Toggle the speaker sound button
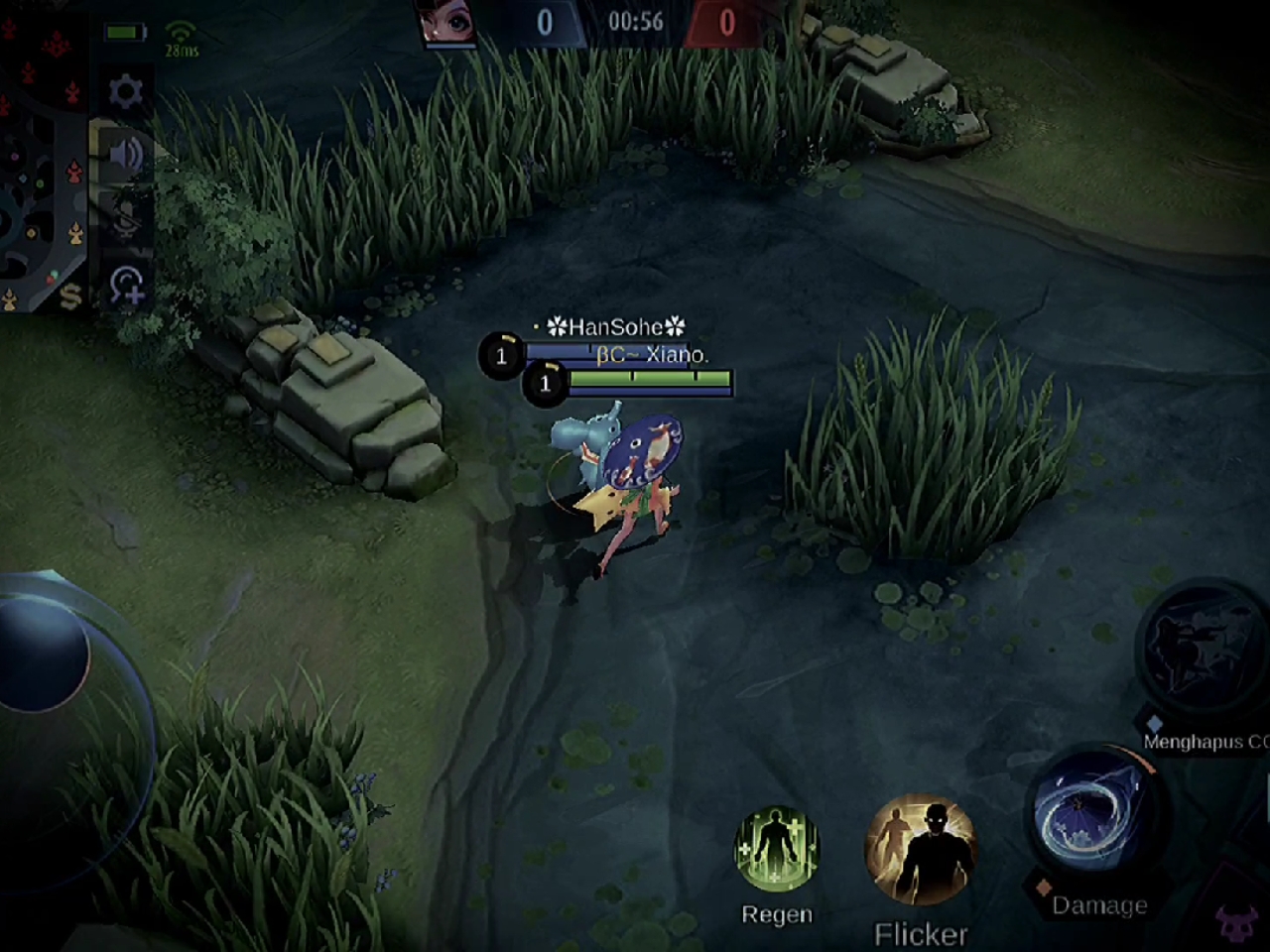The width and height of the screenshot is (1270, 952). click(126, 155)
